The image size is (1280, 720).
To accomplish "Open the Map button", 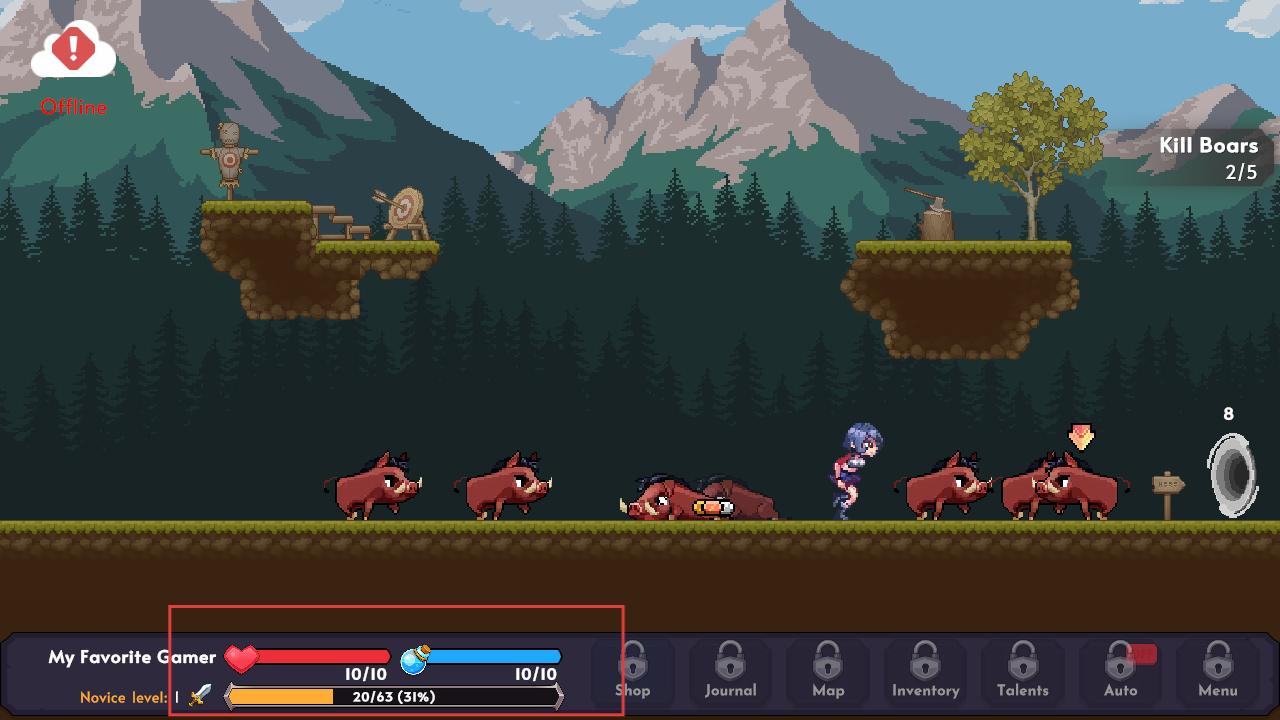I will pyautogui.click(x=828, y=672).
